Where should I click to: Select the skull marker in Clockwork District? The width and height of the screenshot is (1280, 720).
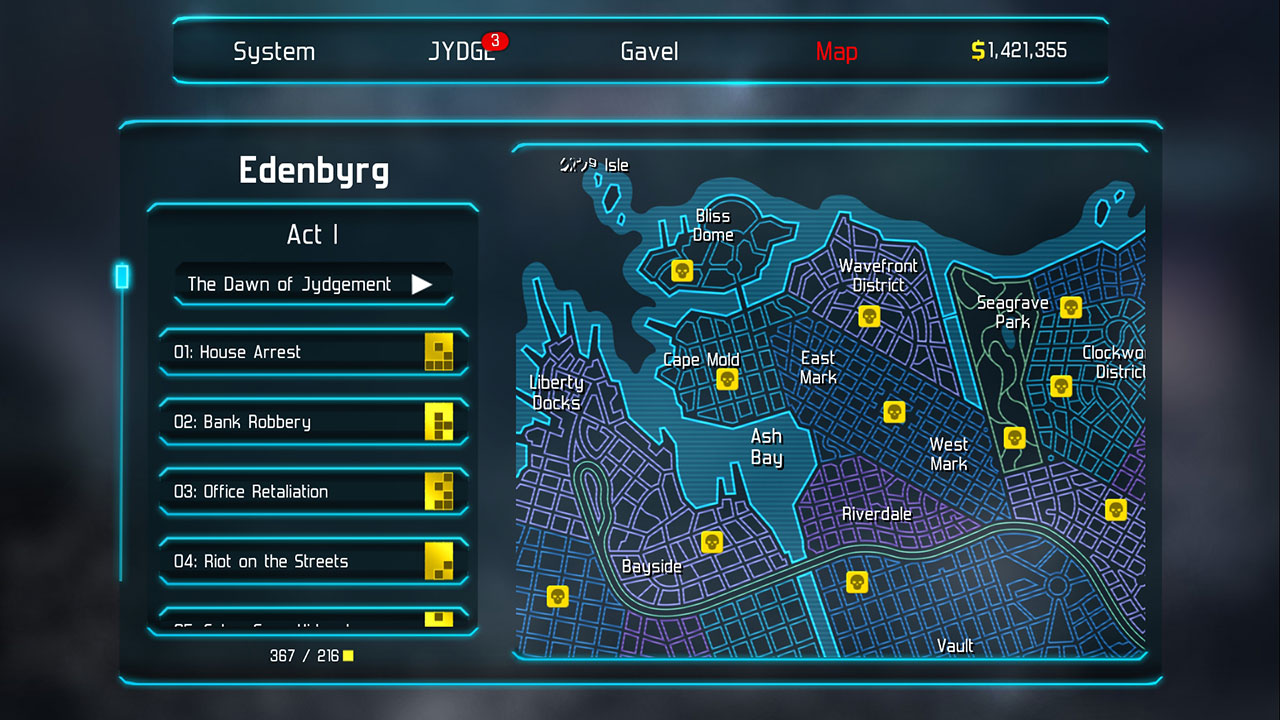coord(1061,386)
